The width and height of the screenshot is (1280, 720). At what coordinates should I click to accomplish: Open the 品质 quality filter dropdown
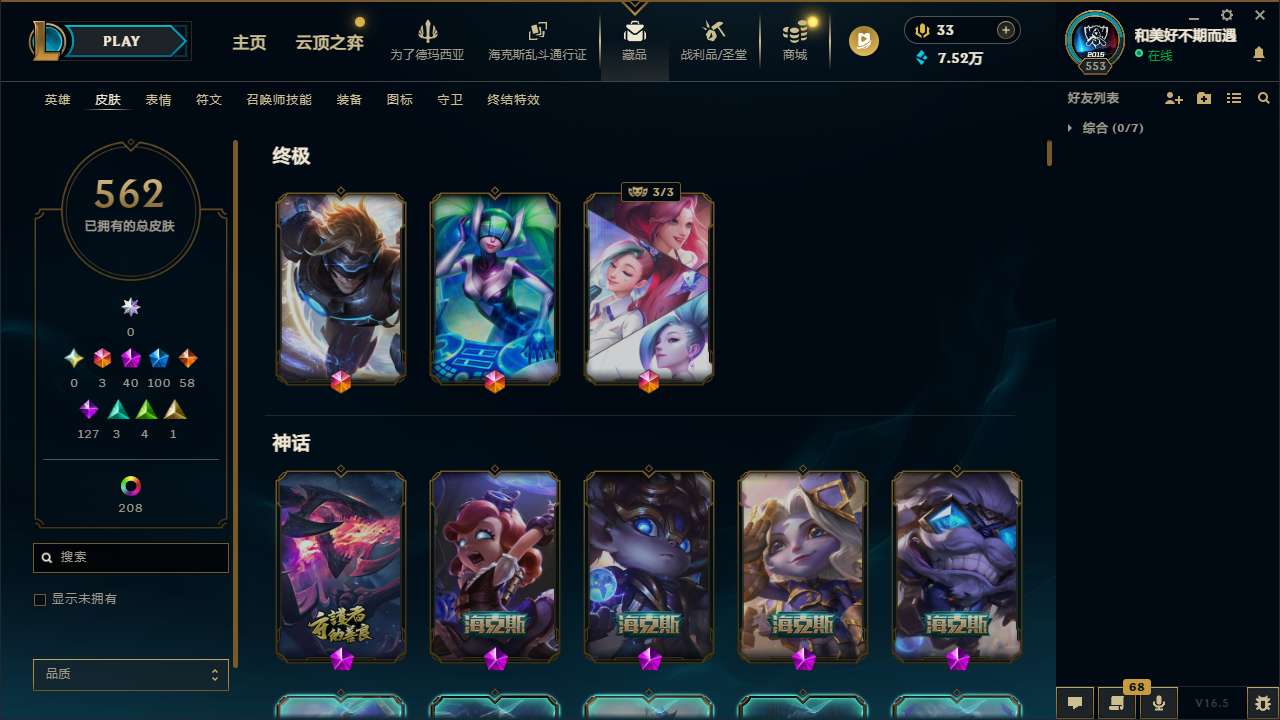tap(130, 674)
